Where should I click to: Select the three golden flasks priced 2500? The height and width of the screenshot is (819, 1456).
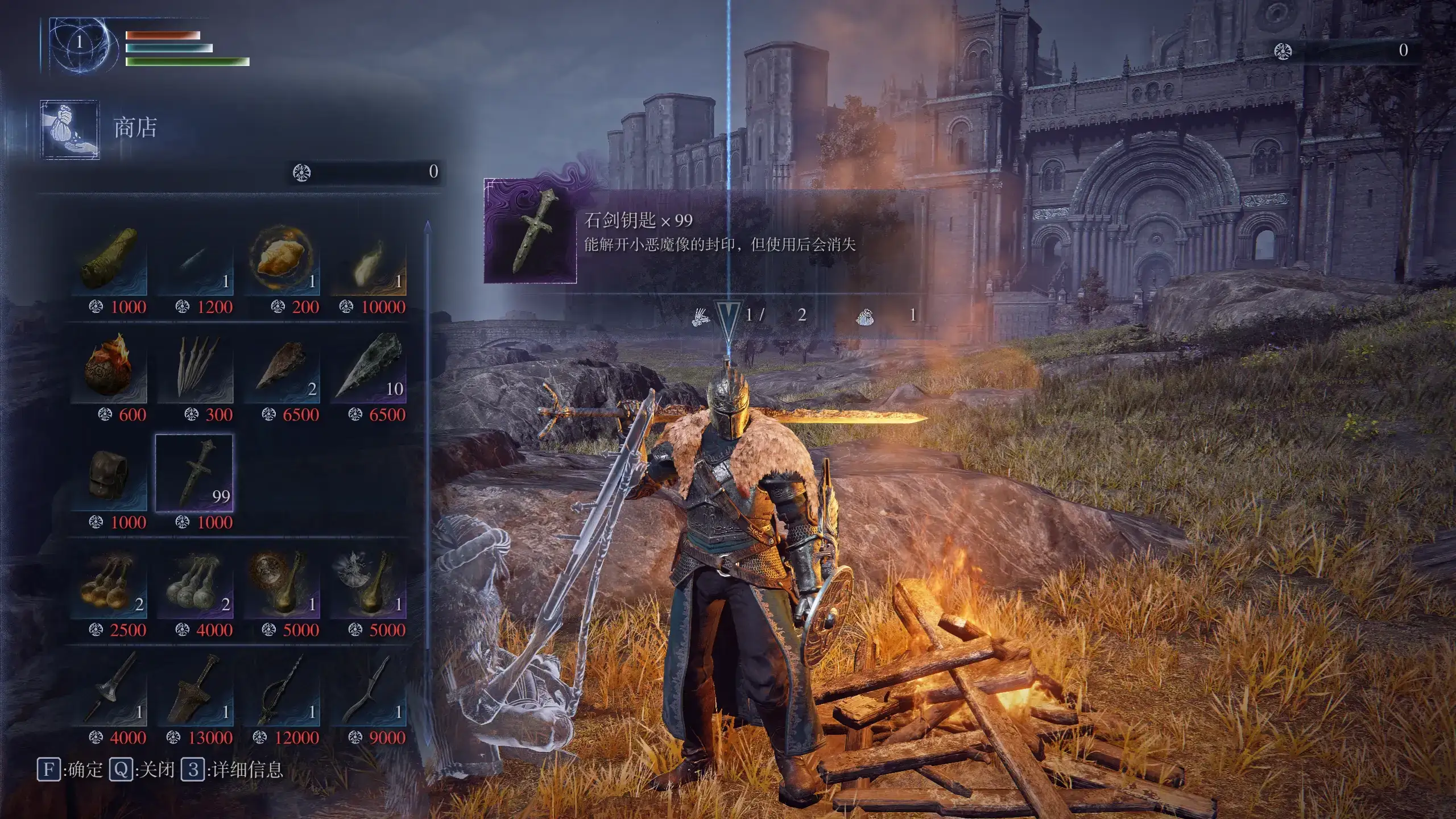[109, 582]
